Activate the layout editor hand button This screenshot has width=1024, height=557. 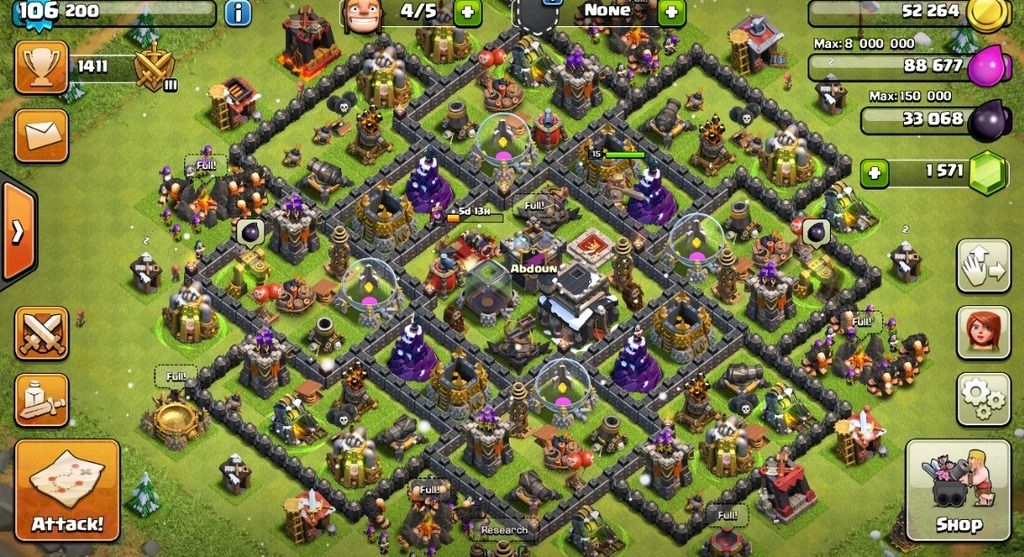(983, 265)
